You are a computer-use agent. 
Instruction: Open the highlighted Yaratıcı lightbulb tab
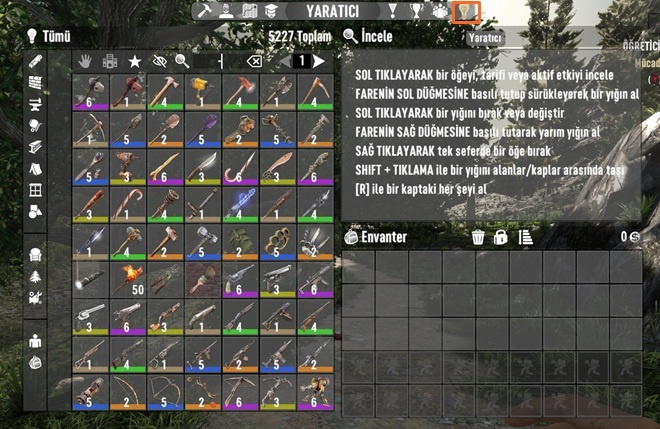466,11
